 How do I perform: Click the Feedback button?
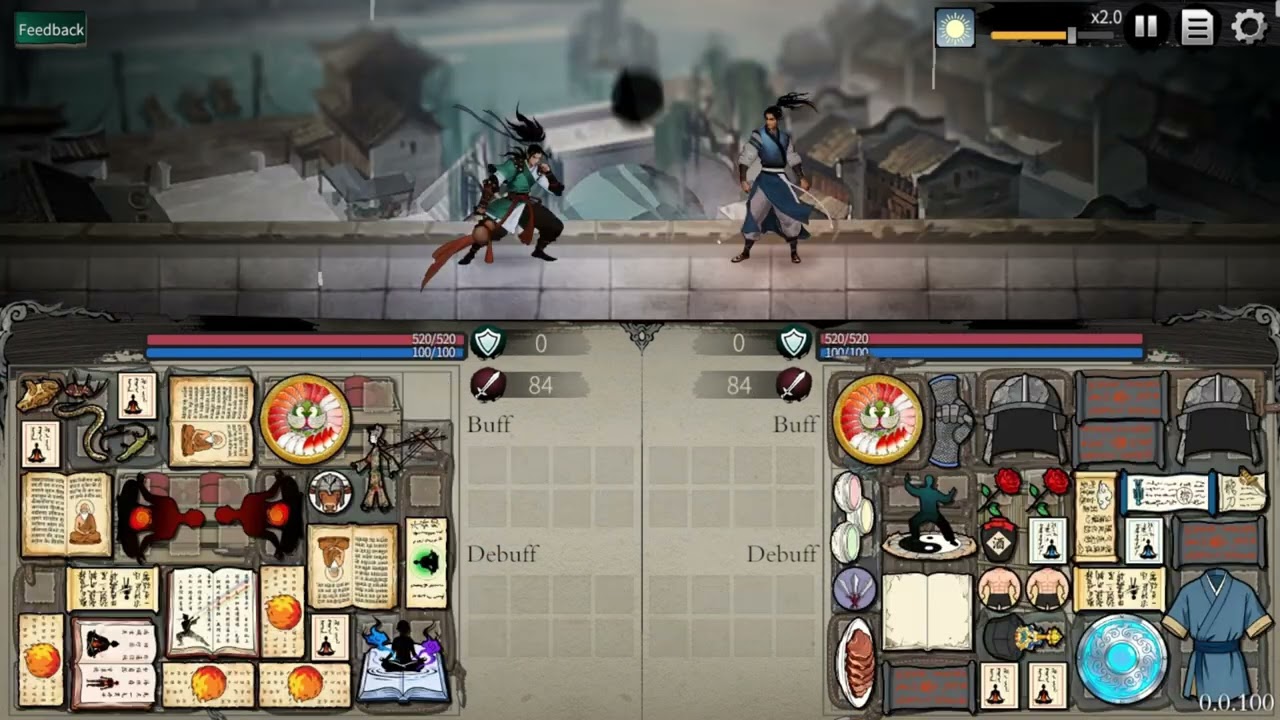49,29
